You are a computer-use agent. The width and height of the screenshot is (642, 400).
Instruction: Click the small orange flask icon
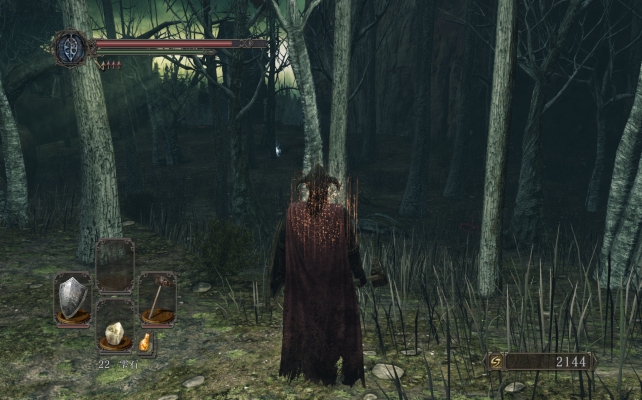(x=145, y=343)
